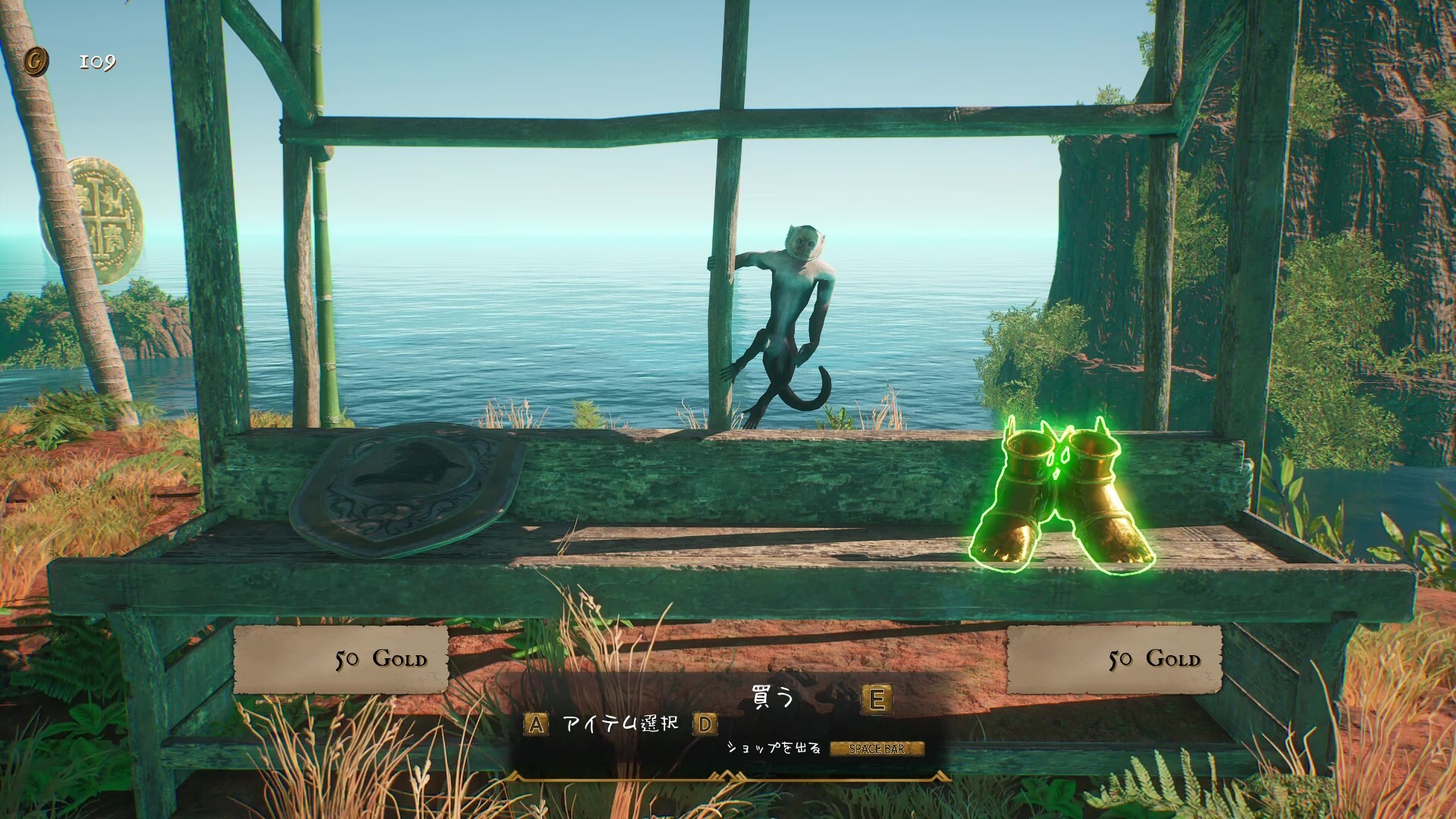Choose the highlighted golden boots for sale

click(1062, 497)
